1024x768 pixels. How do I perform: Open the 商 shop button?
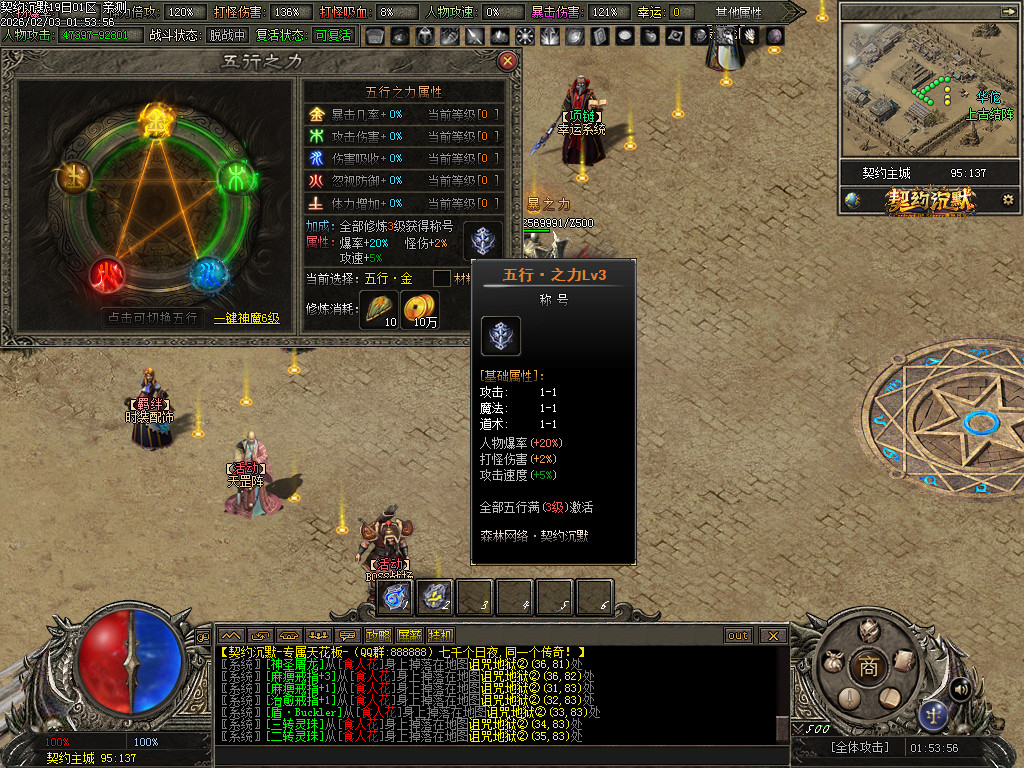tap(868, 668)
